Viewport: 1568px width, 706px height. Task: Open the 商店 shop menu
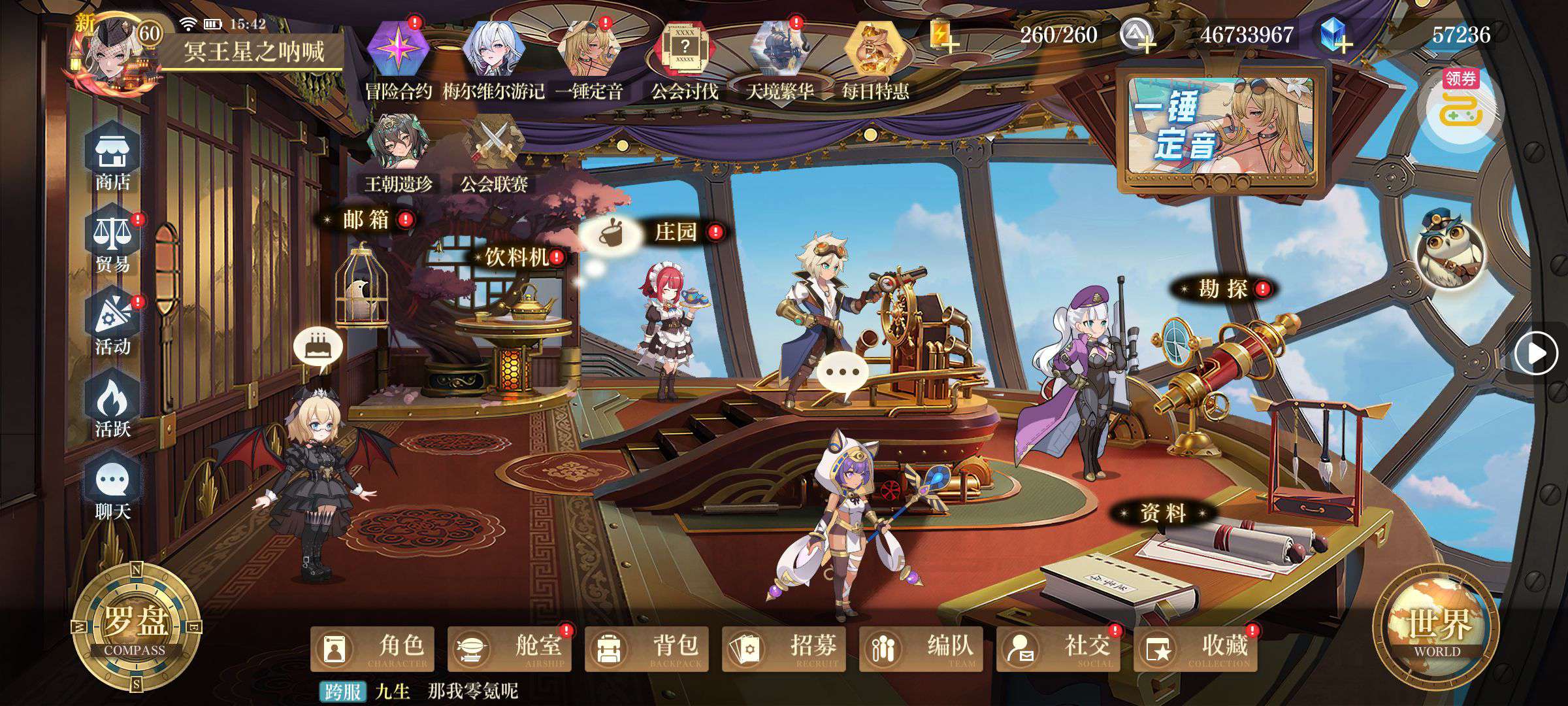tap(113, 159)
